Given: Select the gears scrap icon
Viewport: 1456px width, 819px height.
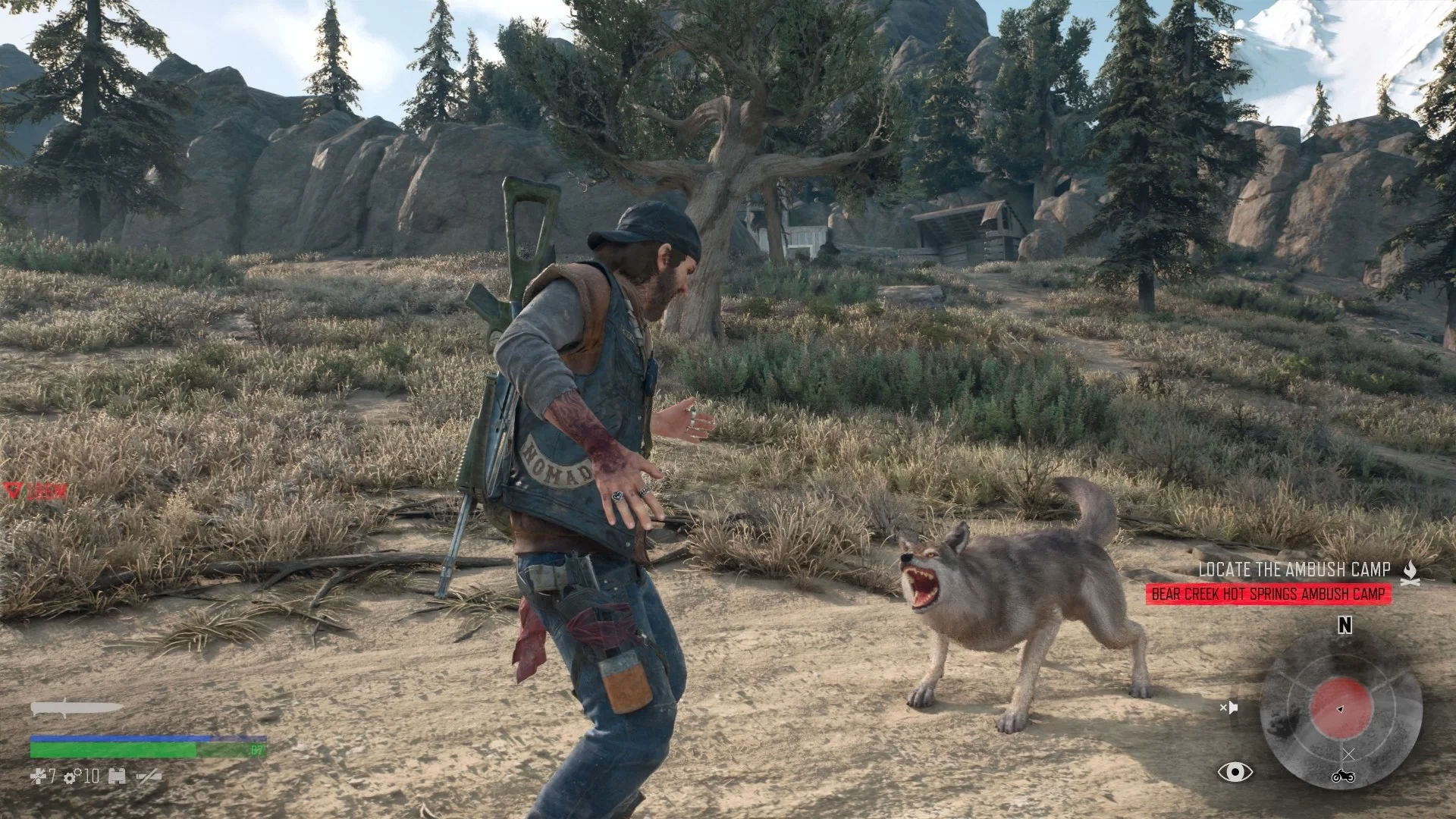Looking at the screenshot, I should point(73,776).
